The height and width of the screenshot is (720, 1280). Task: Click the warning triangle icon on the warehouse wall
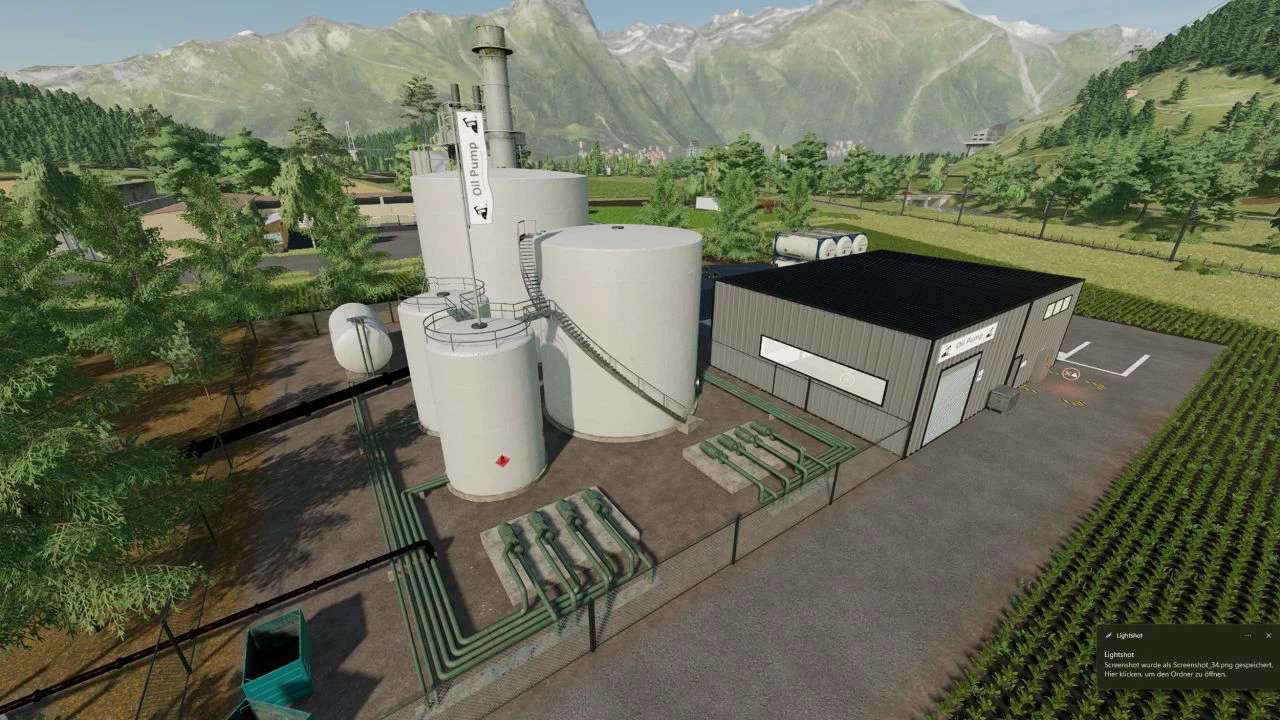click(979, 375)
